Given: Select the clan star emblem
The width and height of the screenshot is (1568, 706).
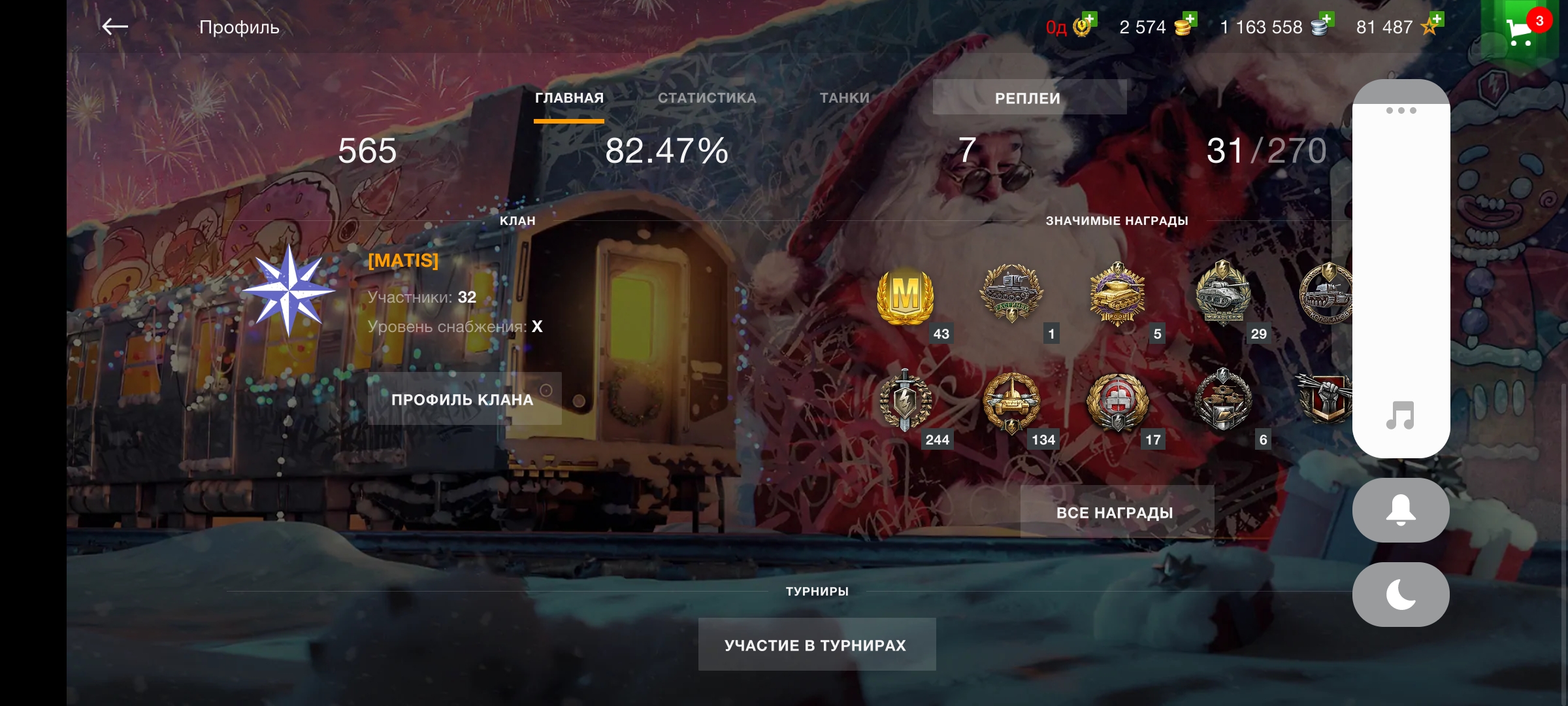Looking at the screenshot, I should pyautogui.click(x=288, y=292).
